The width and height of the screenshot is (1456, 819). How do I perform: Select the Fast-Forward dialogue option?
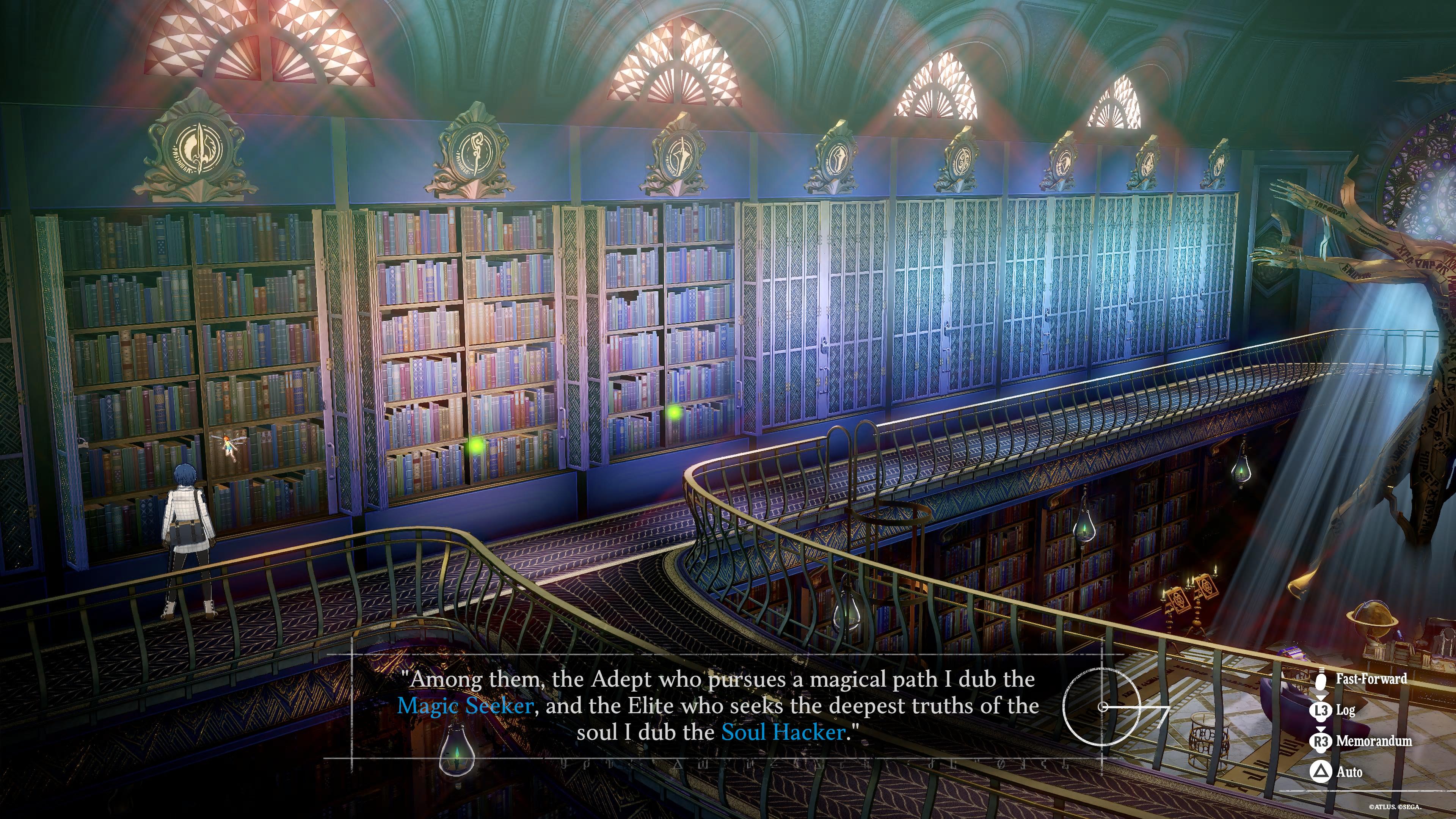click(1370, 679)
